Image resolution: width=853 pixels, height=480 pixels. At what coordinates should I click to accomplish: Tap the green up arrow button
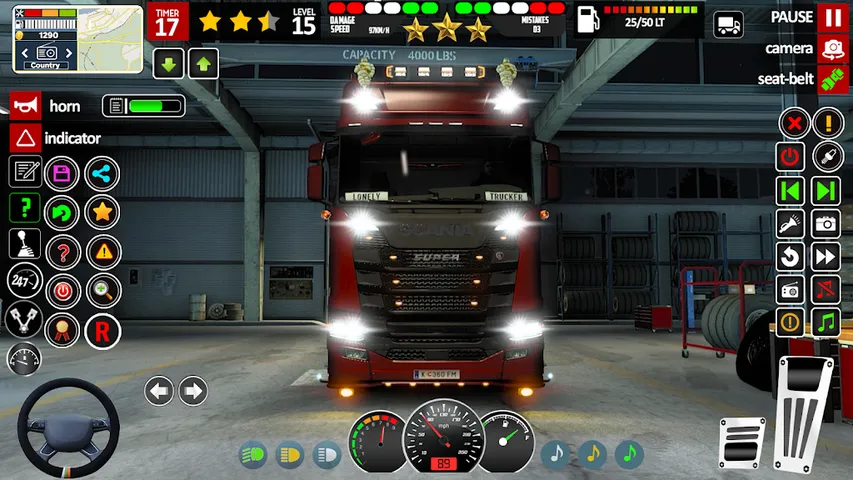(203, 65)
